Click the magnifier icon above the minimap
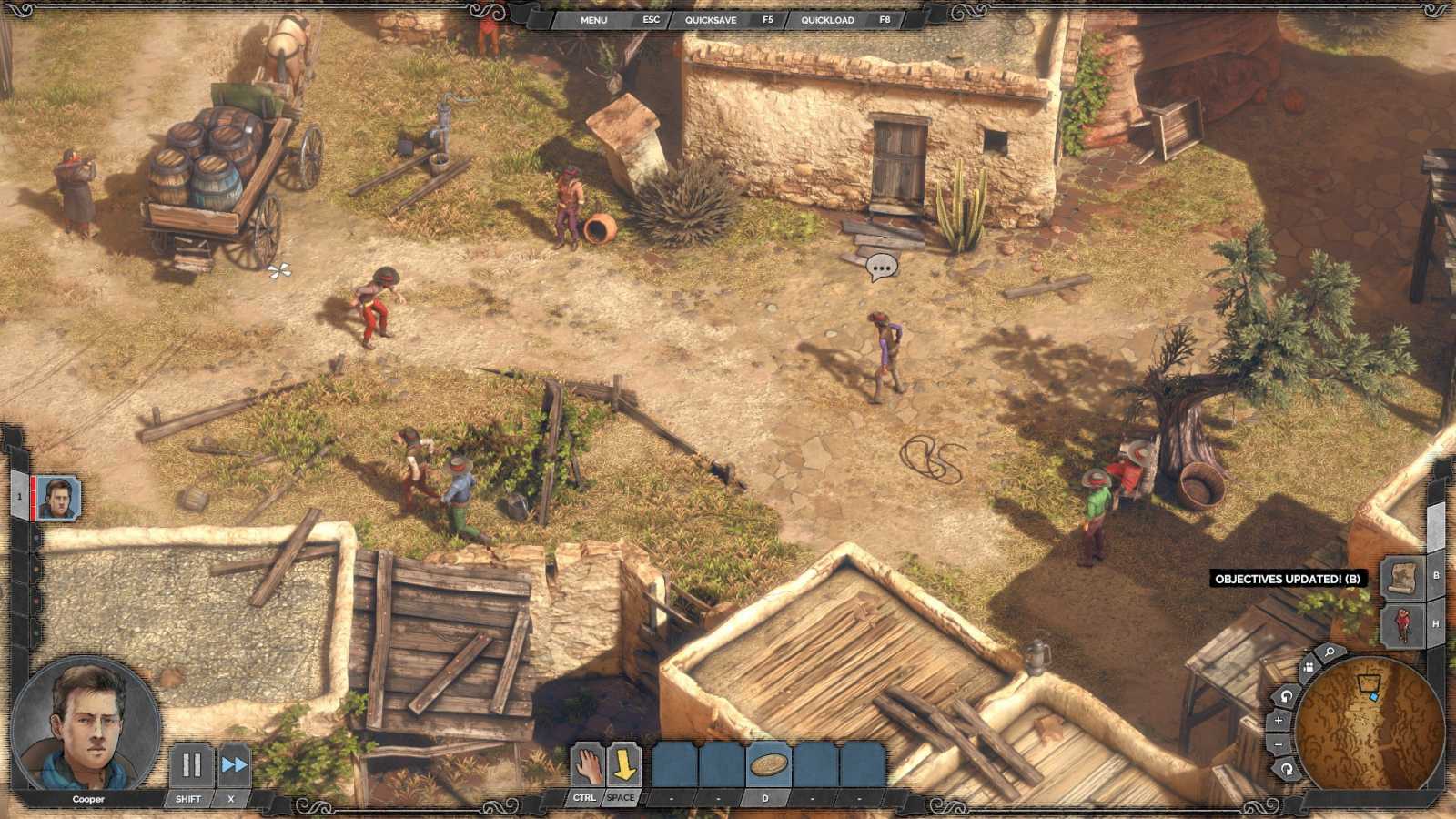1456x819 pixels. (1328, 653)
